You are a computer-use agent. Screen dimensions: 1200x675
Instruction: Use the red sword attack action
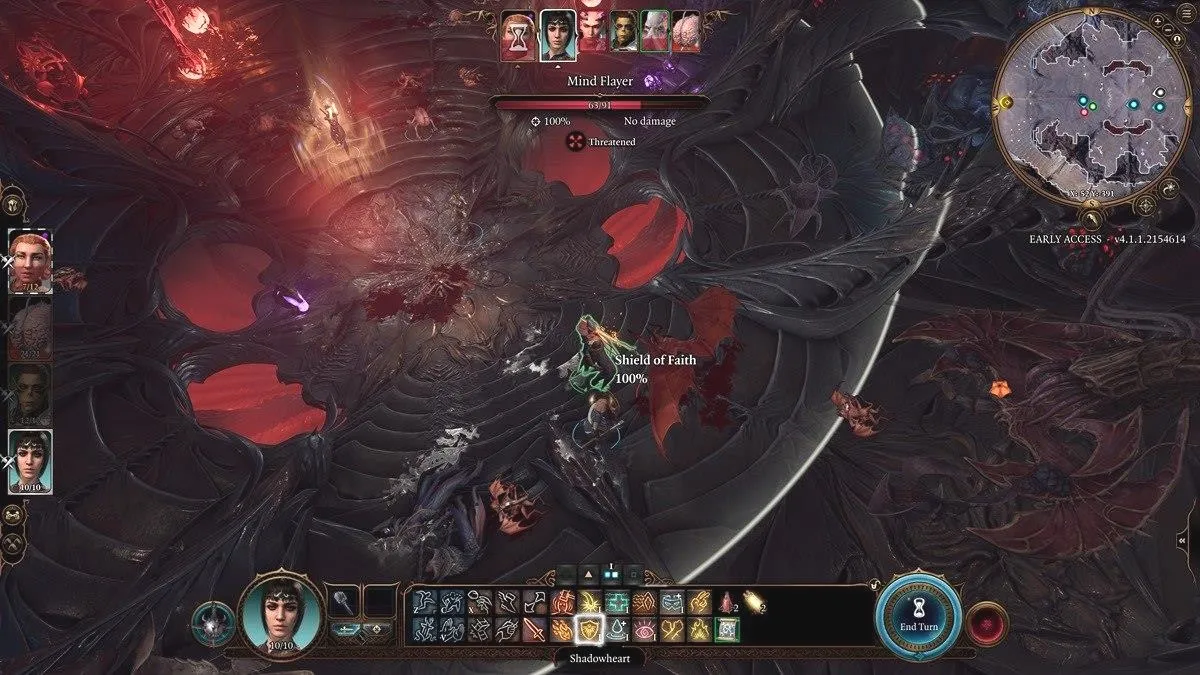coord(534,630)
